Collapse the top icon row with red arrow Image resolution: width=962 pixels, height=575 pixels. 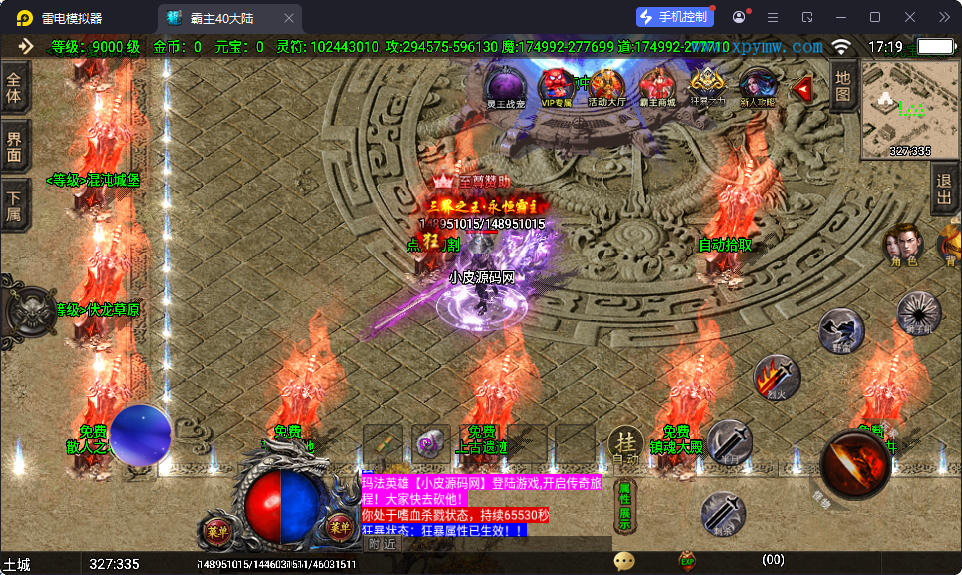(x=802, y=89)
